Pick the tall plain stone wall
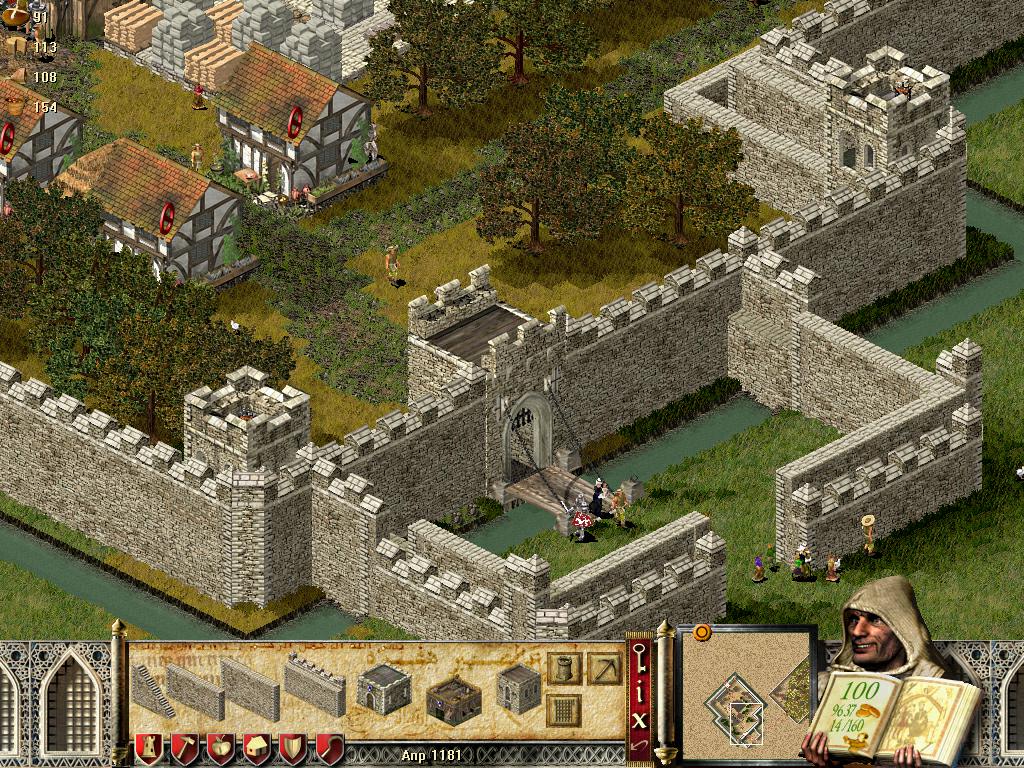Image resolution: width=1024 pixels, height=768 pixels. pyautogui.click(x=250, y=690)
